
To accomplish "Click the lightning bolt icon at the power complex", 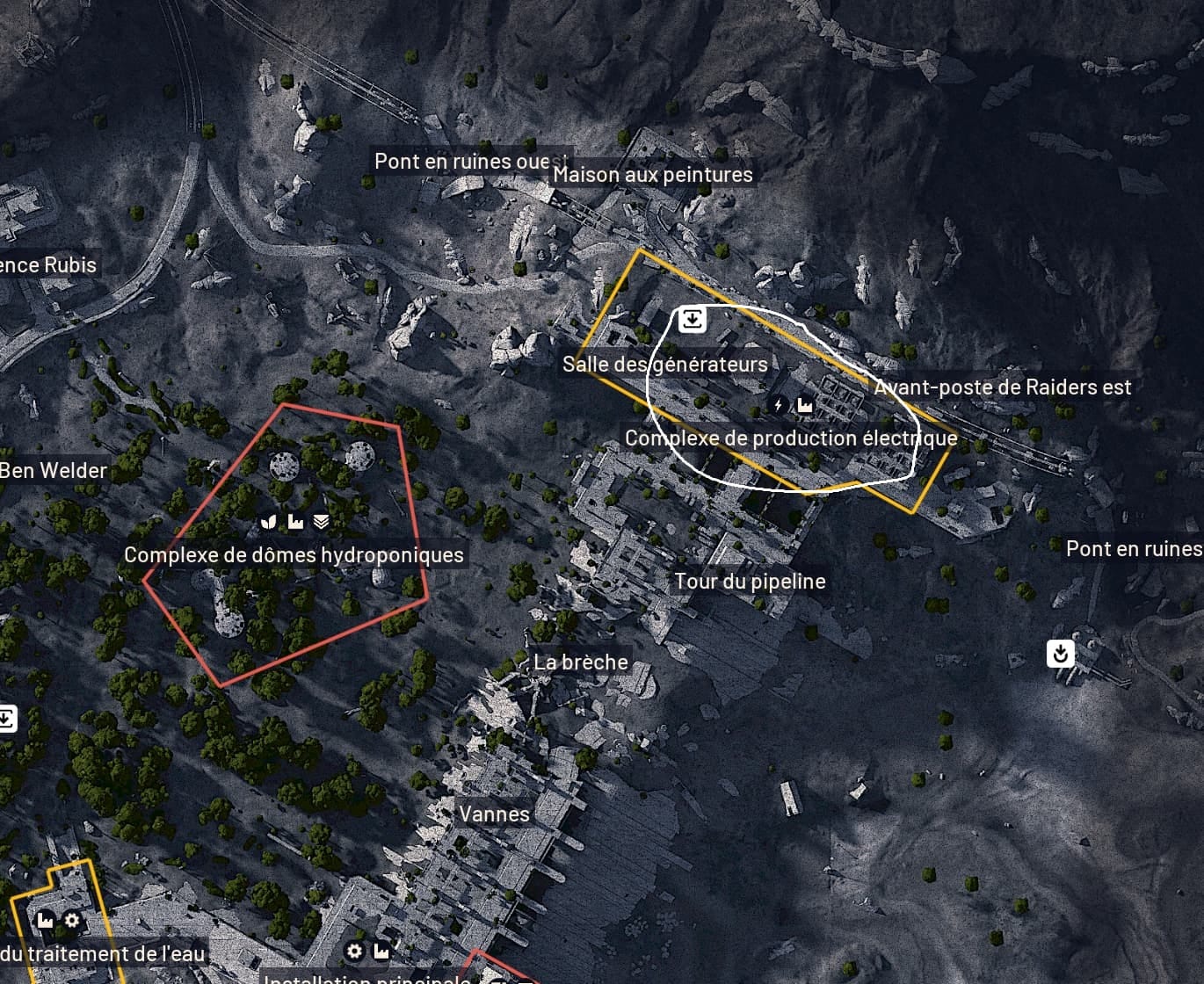I will (778, 405).
